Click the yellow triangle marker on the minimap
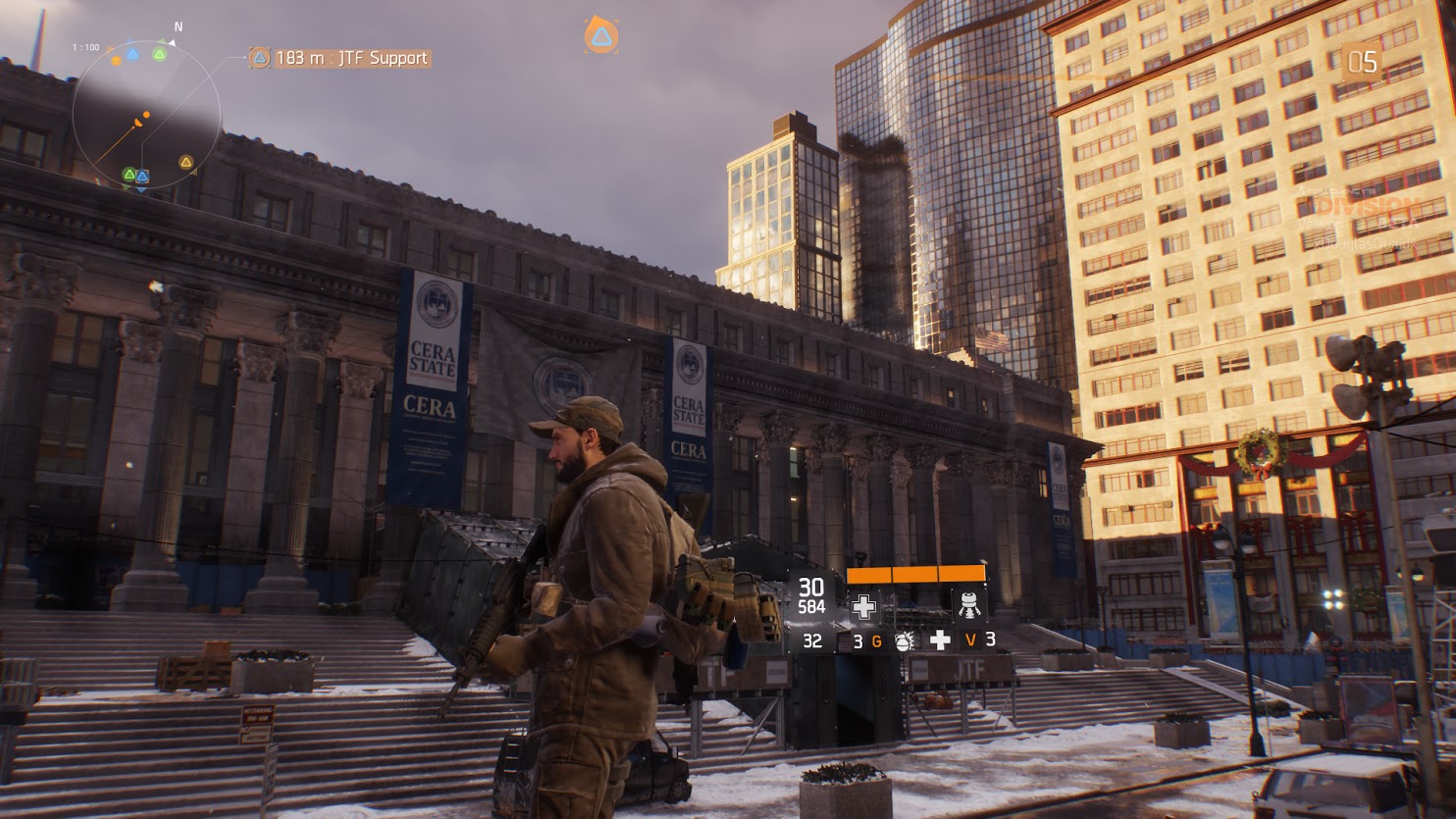This screenshot has width=1456, height=819. 185,162
